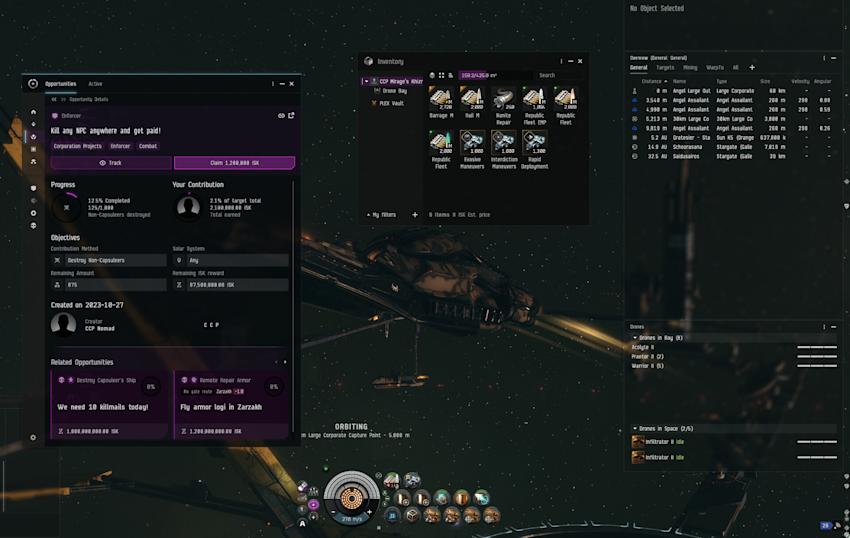850x538 pixels.
Task: Close the Inventory window
Action: point(580,61)
